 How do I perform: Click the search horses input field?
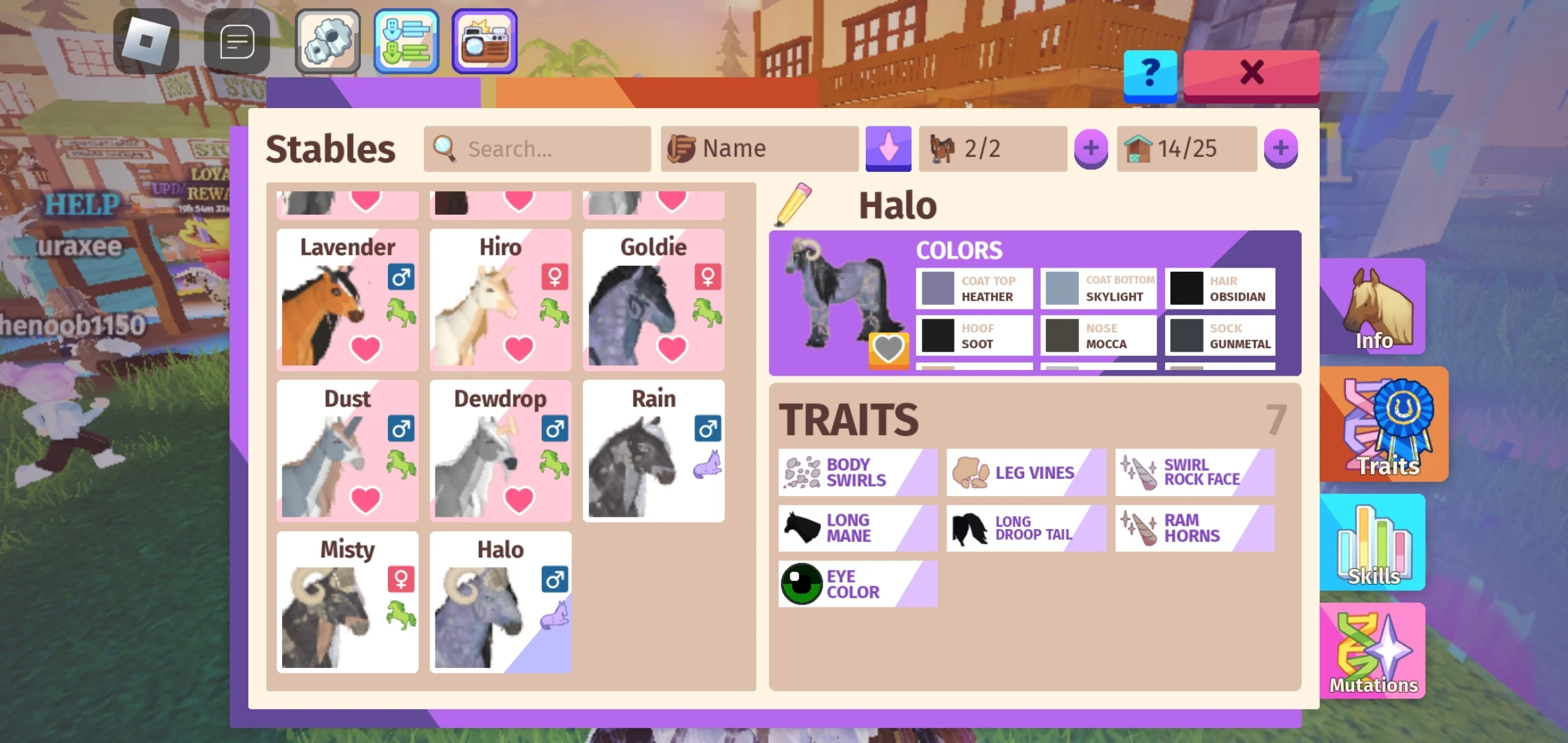[x=536, y=149]
